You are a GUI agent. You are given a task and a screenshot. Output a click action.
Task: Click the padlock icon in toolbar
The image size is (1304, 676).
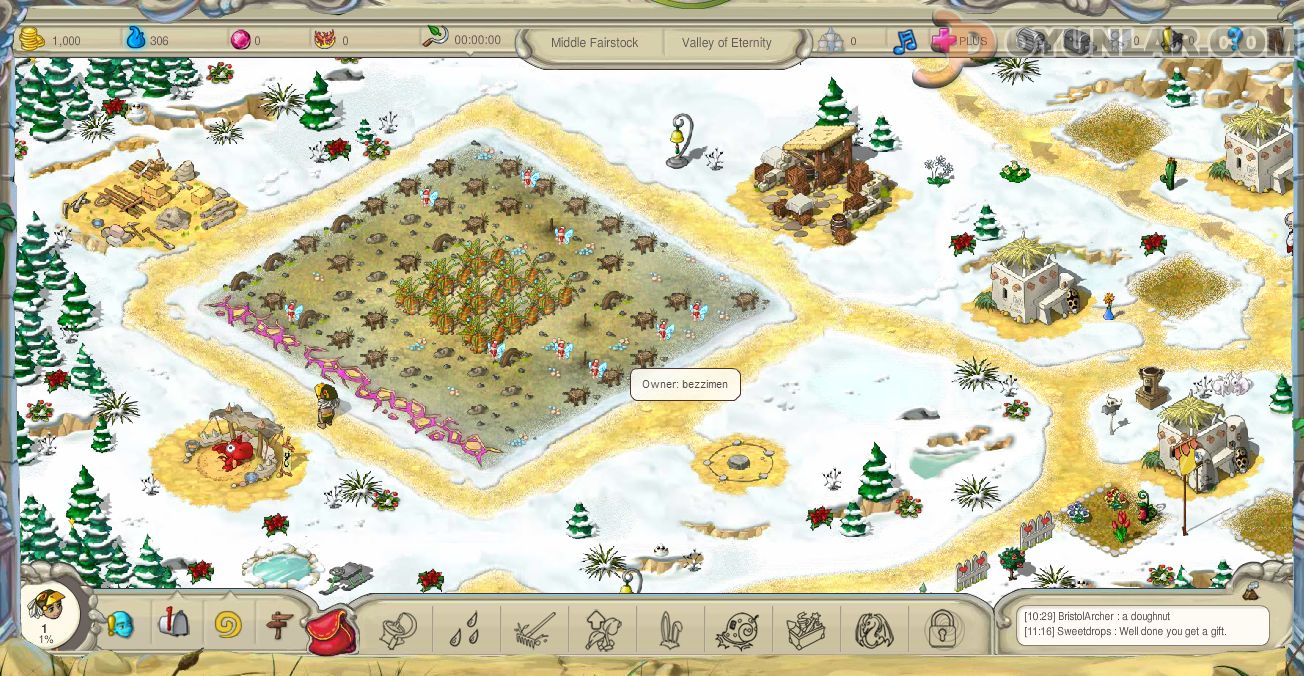[942, 630]
